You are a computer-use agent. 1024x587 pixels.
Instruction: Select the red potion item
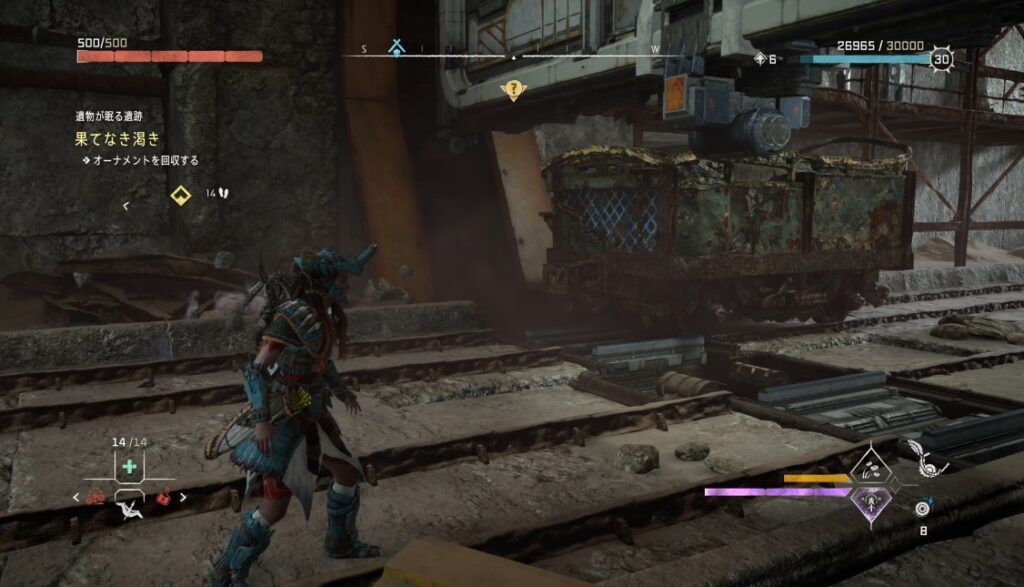click(162, 497)
